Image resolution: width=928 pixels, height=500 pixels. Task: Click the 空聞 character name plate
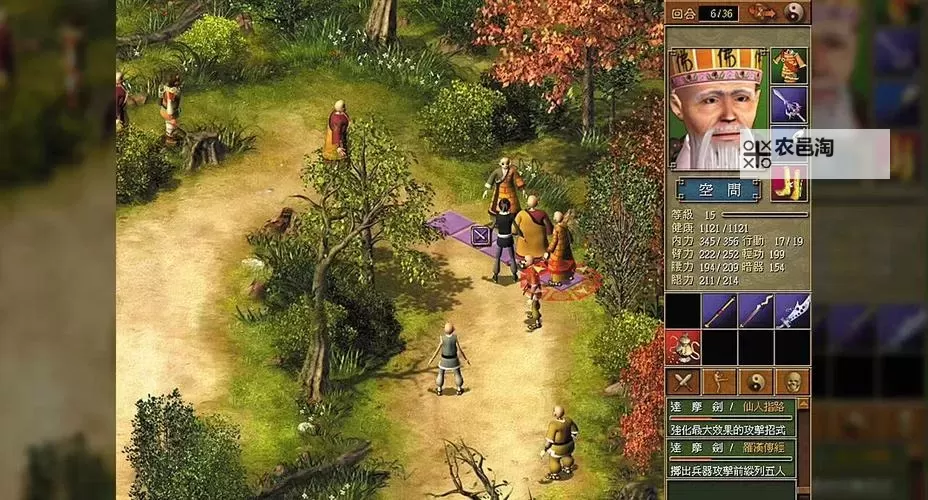[x=717, y=188]
